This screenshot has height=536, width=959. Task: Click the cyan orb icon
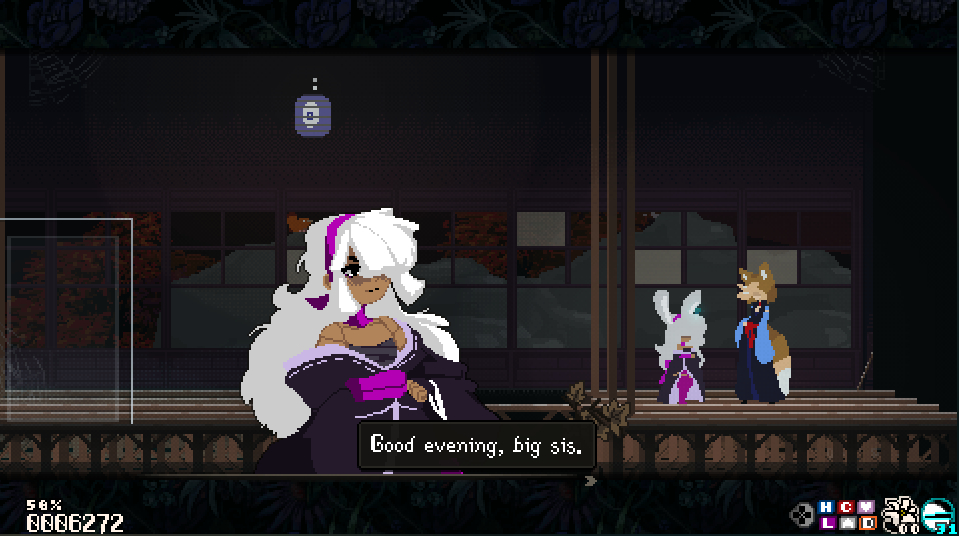tap(938, 513)
